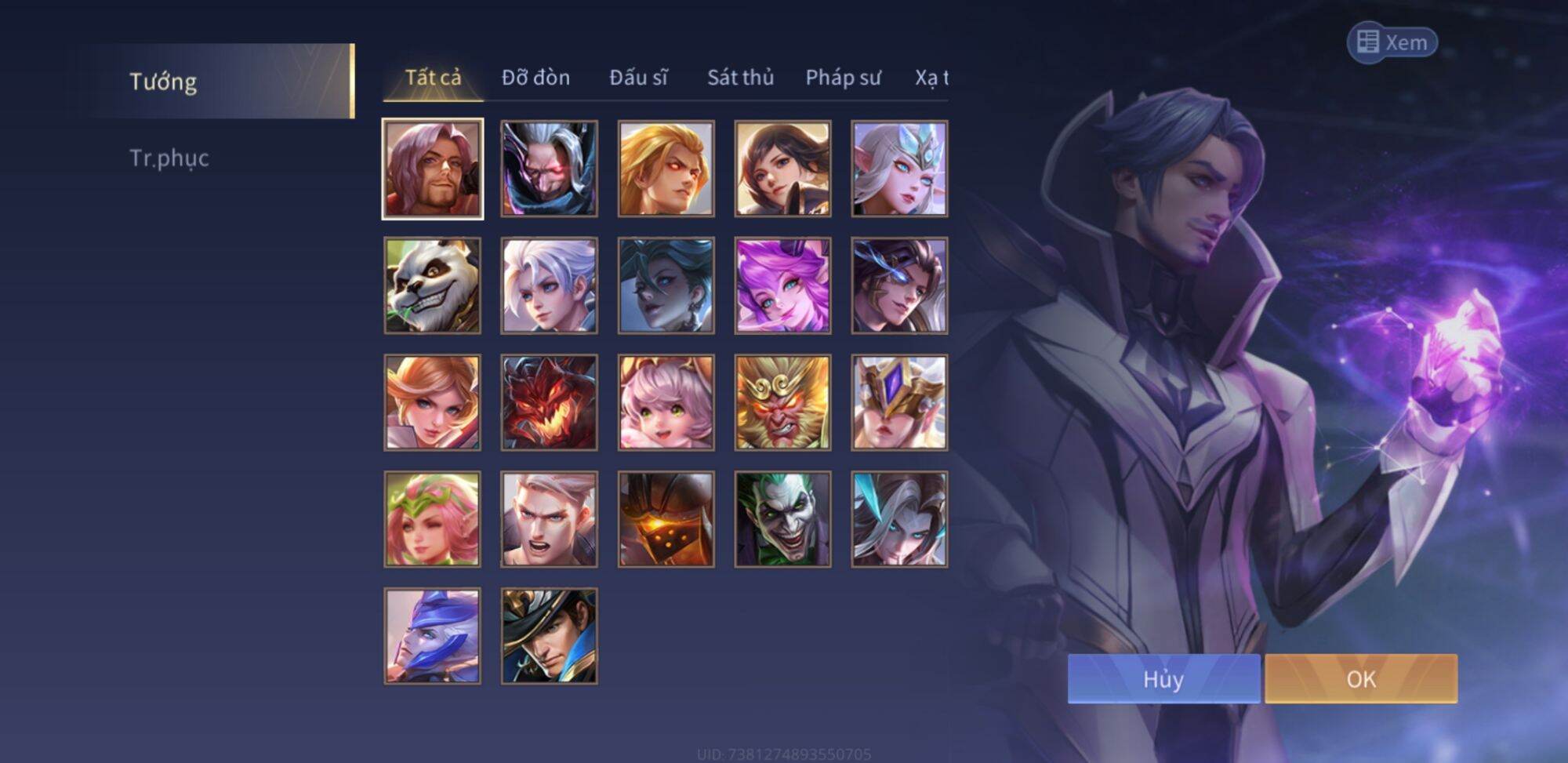Image resolution: width=1568 pixels, height=763 pixels.
Task: Switch to the Đấu sĩ tab
Action: click(x=638, y=78)
